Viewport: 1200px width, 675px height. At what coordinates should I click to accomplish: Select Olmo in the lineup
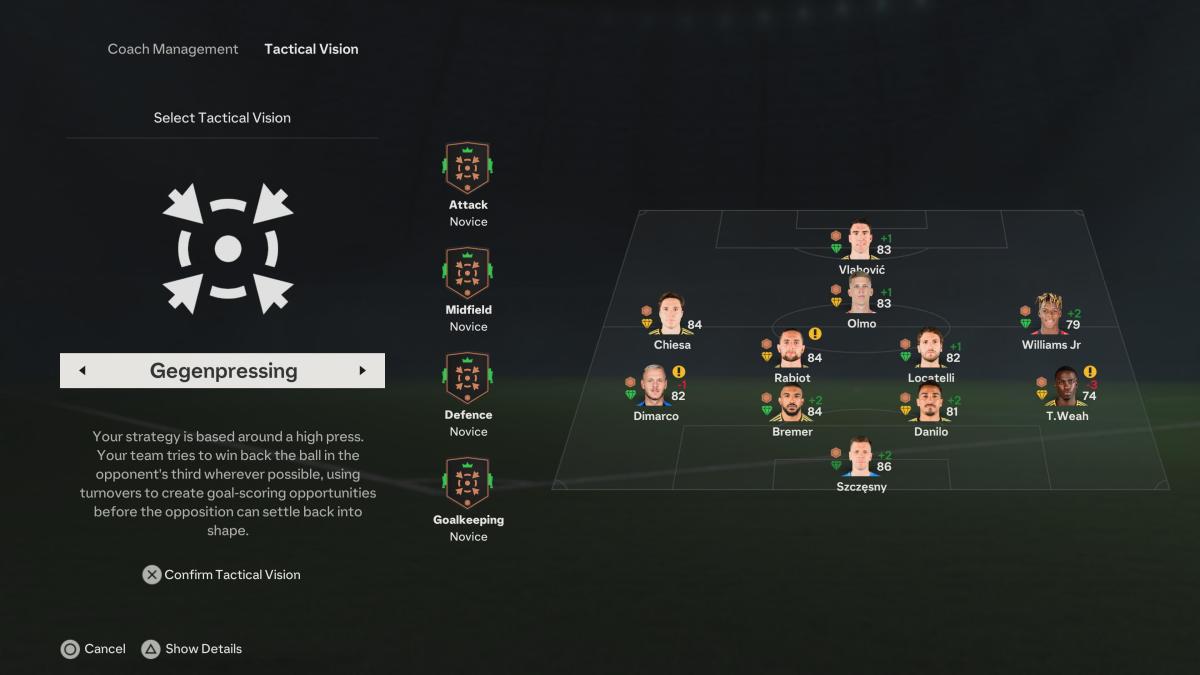point(860,295)
